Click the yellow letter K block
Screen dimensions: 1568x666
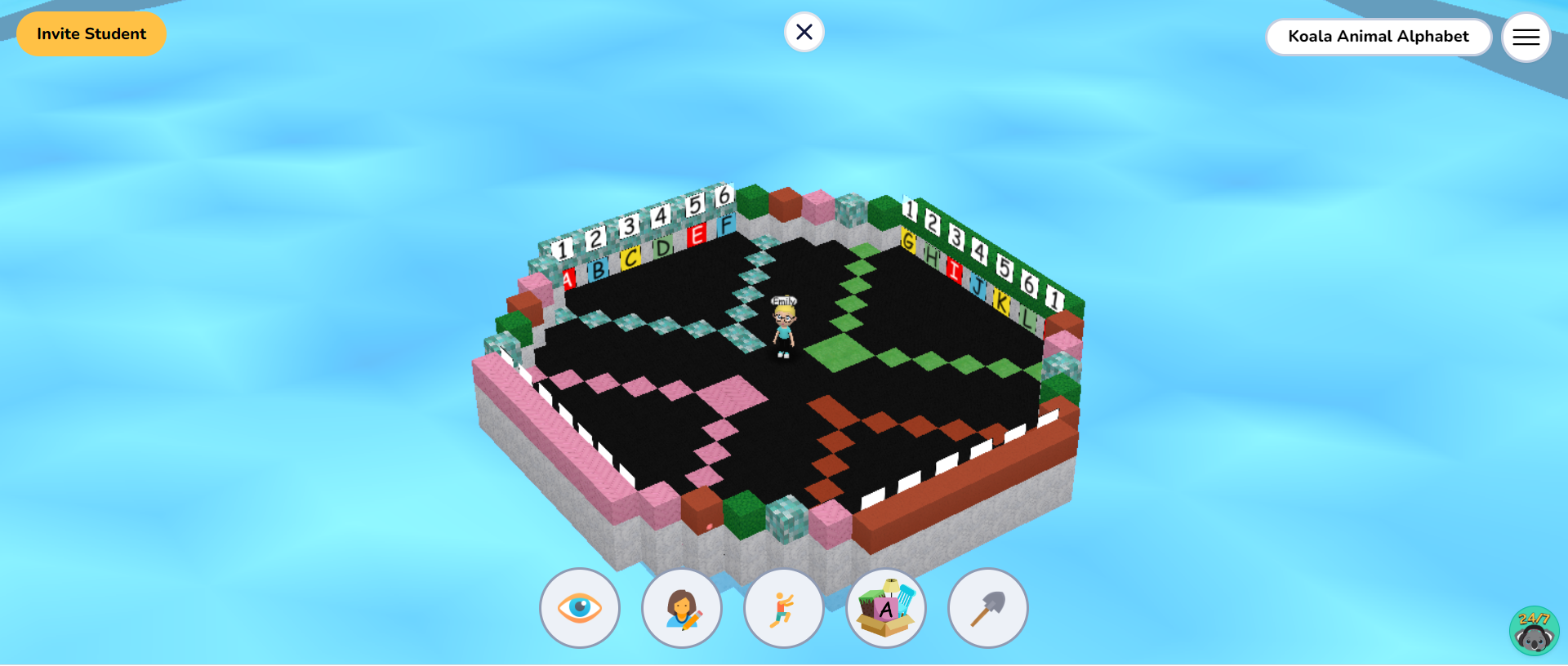[x=1003, y=304]
